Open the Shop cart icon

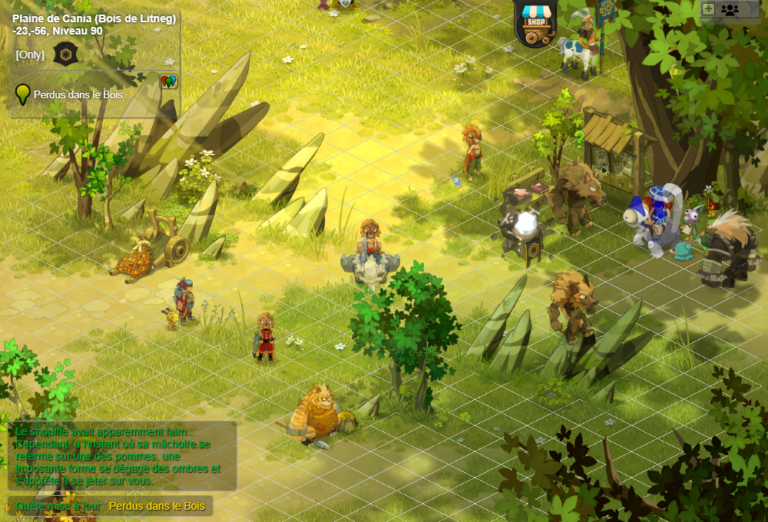pos(536,25)
